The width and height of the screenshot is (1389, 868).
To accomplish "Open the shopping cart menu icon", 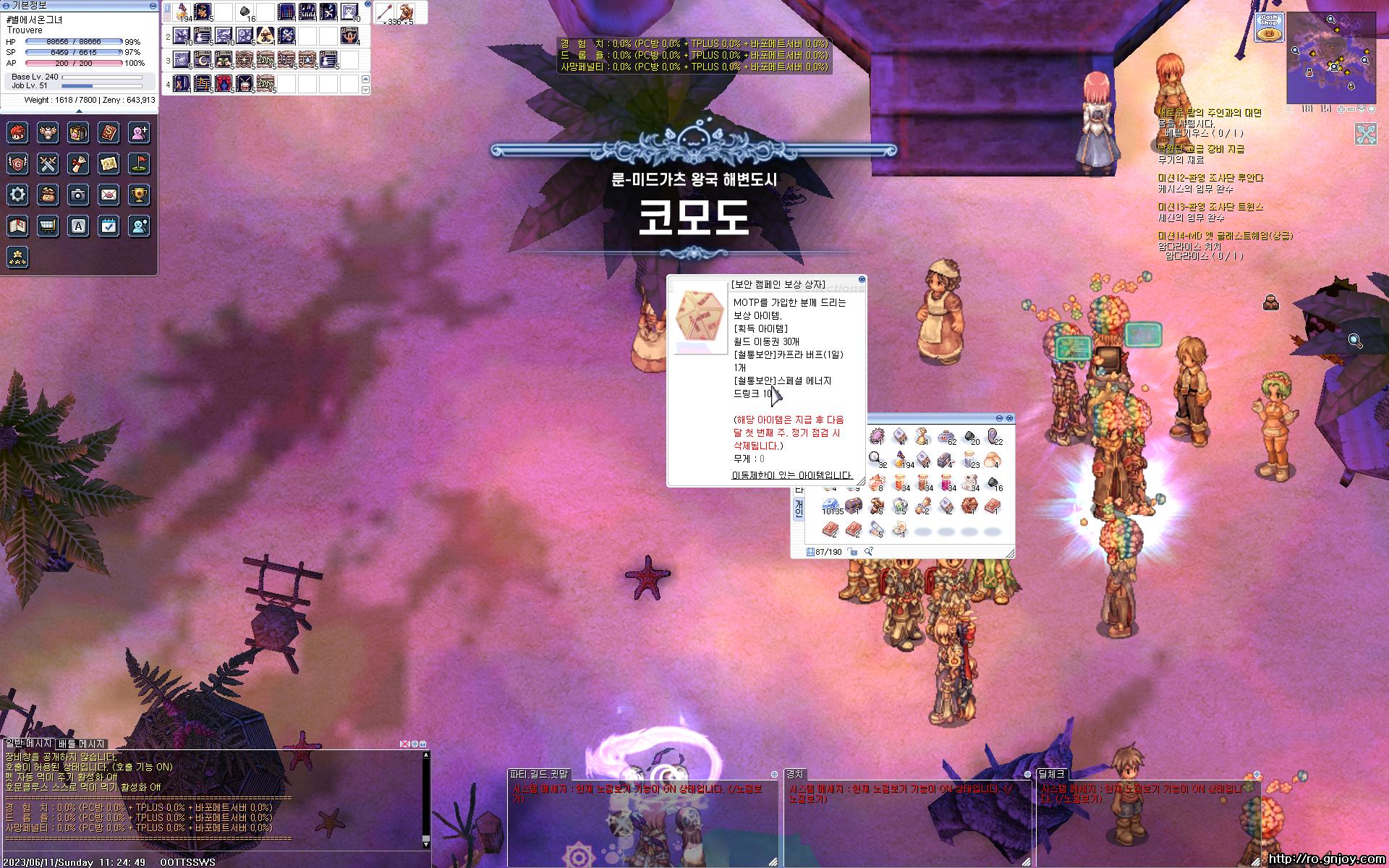I will pos(48,226).
